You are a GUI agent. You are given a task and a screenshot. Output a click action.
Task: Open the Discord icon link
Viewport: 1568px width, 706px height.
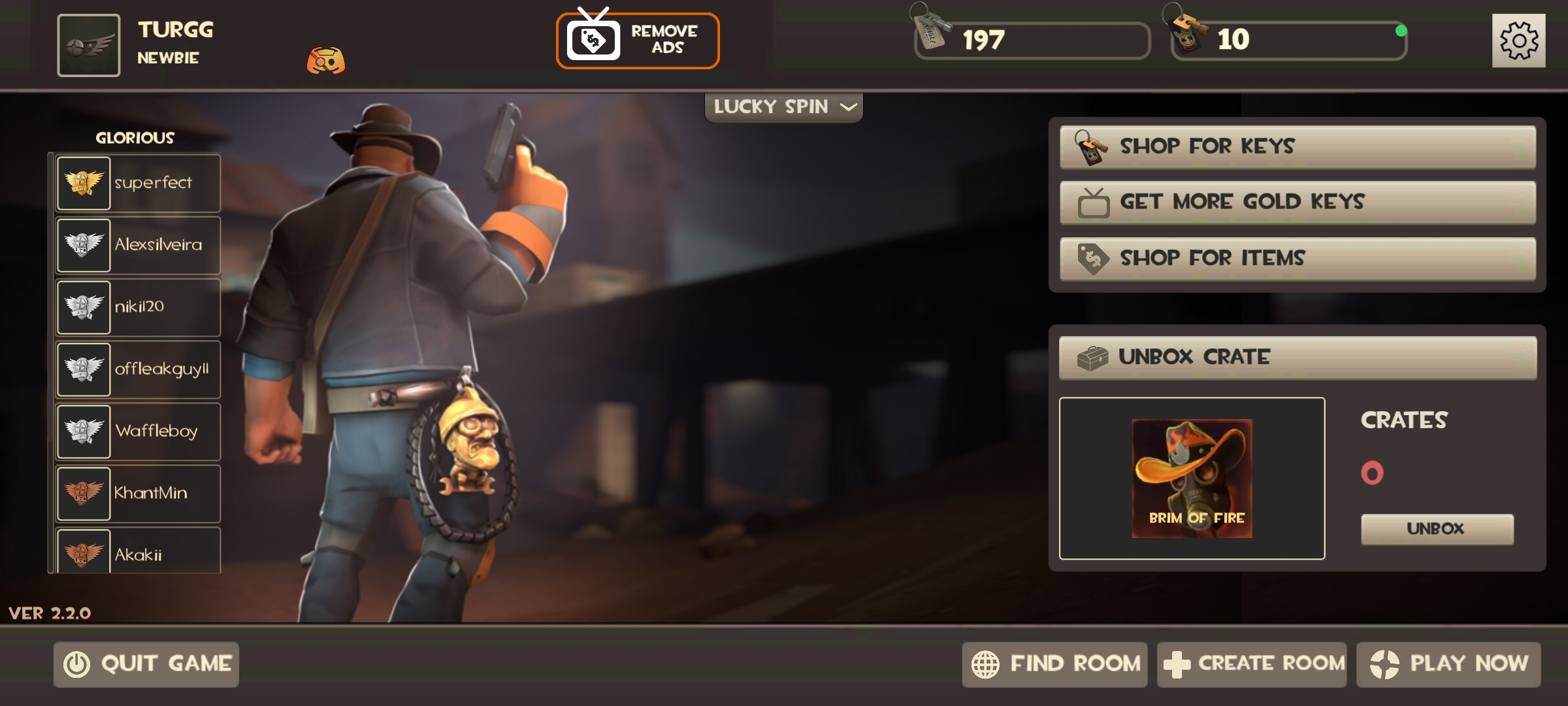coord(326,61)
